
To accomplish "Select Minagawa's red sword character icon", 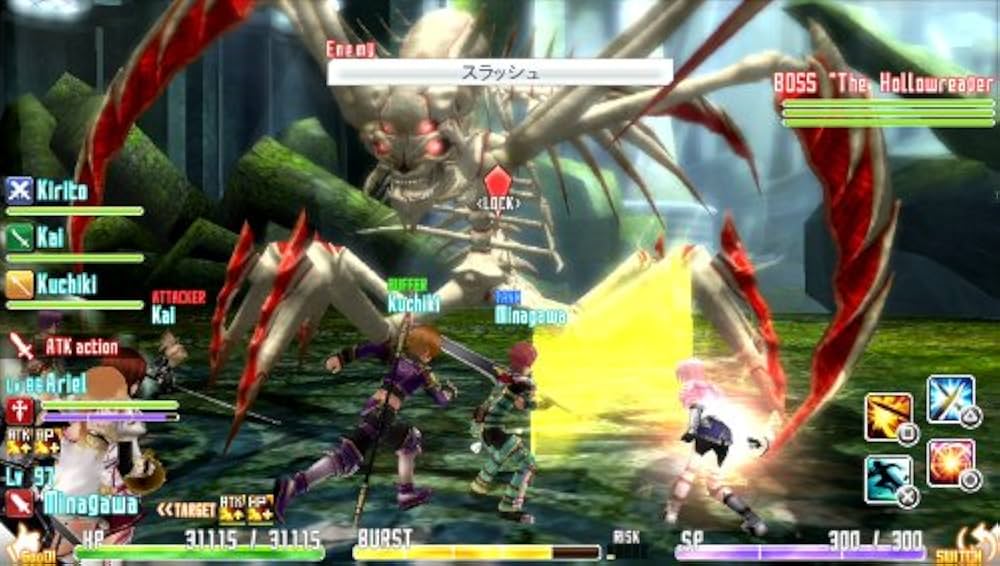I will coord(20,503).
